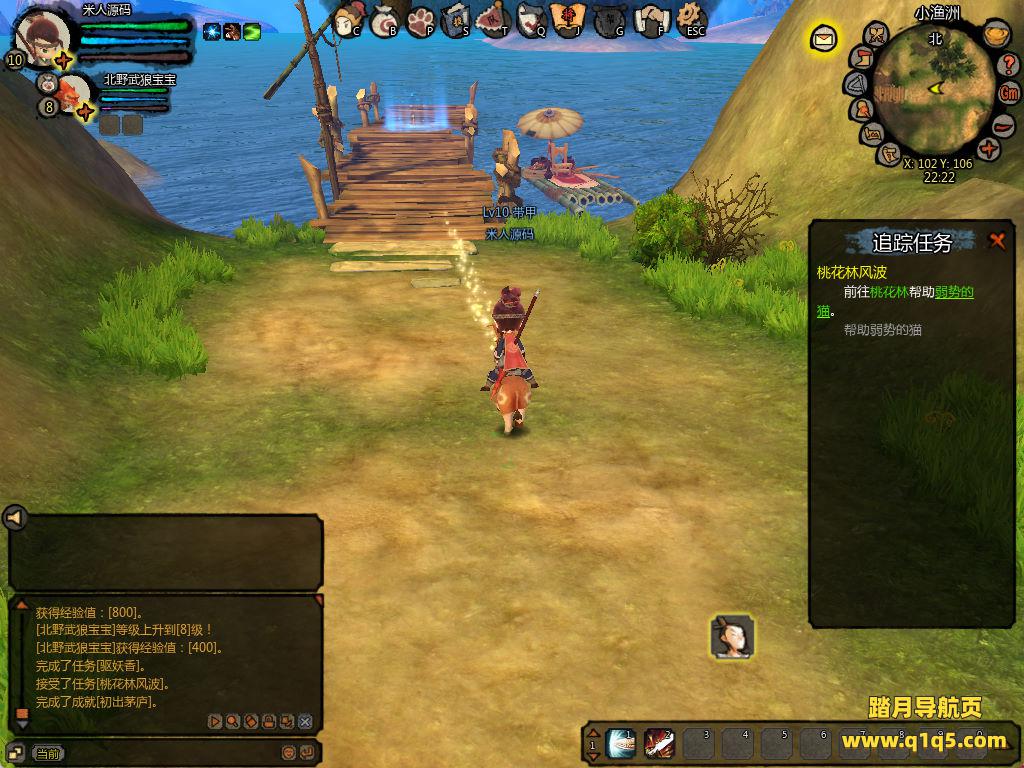This screenshot has height=768, width=1024.
Task: Close the chat log with X button
Action: coord(306,721)
